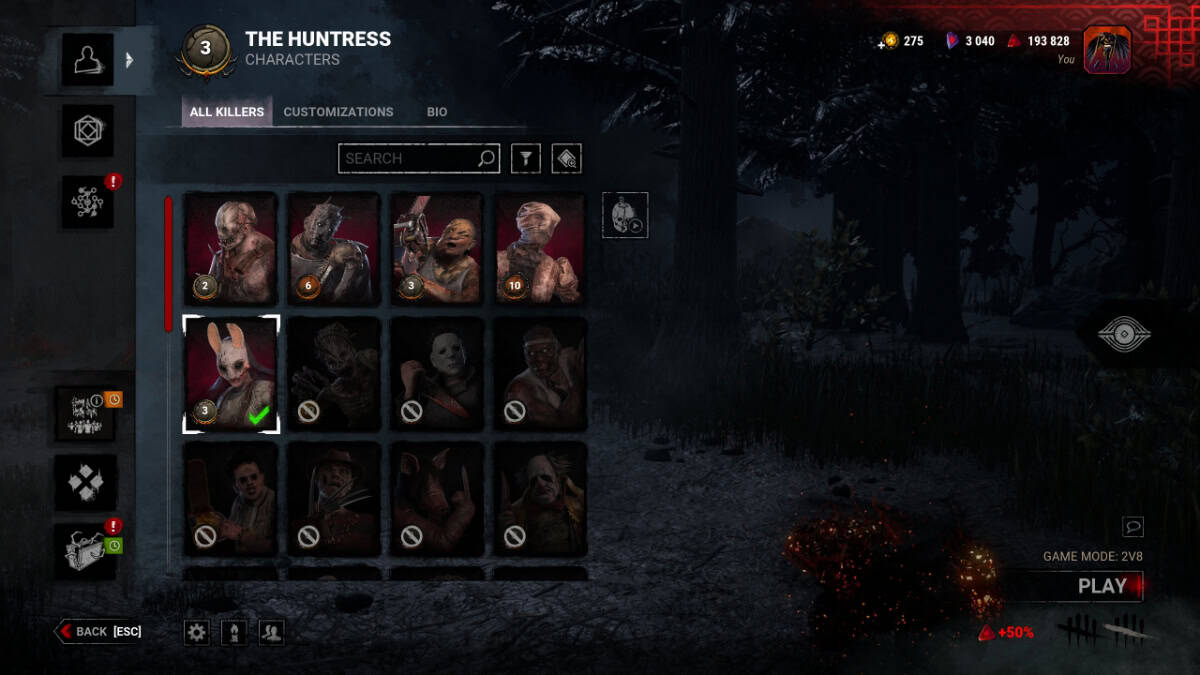This screenshot has height=675, width=1200.
Task: Click your player profile avatar
Action: [x=1107, y=50]
